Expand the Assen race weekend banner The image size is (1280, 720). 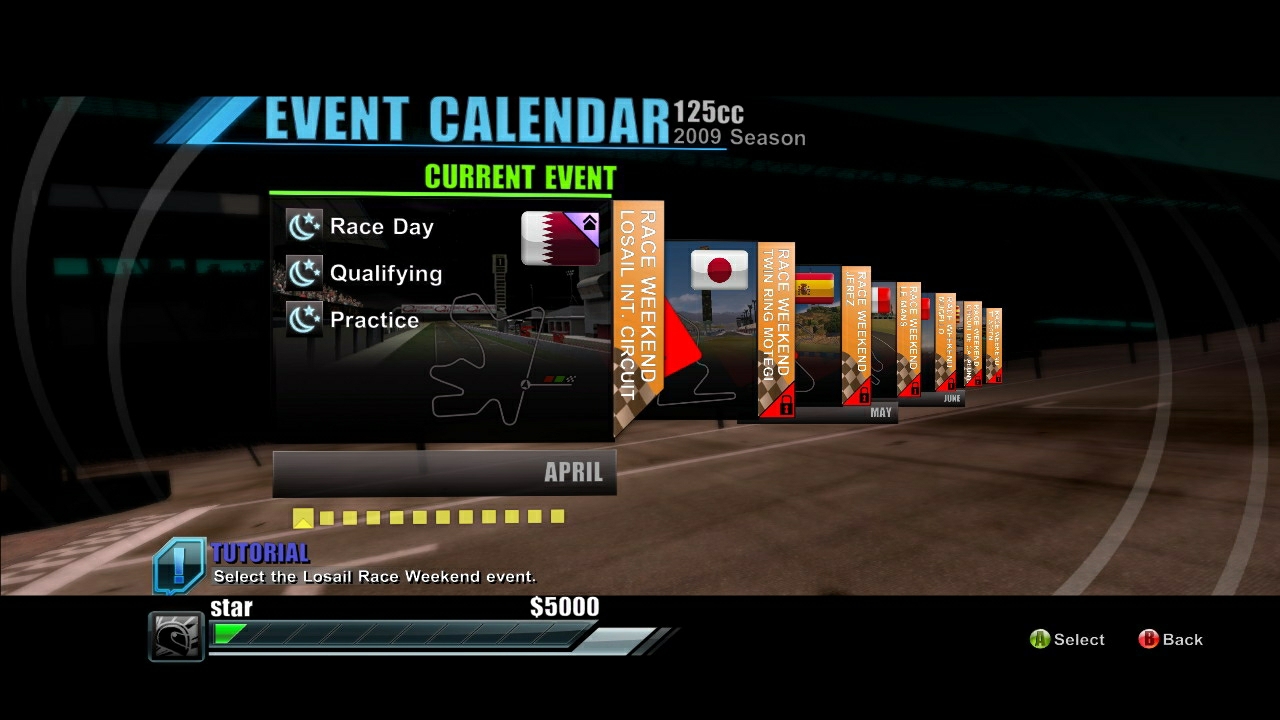click(995, 335)
